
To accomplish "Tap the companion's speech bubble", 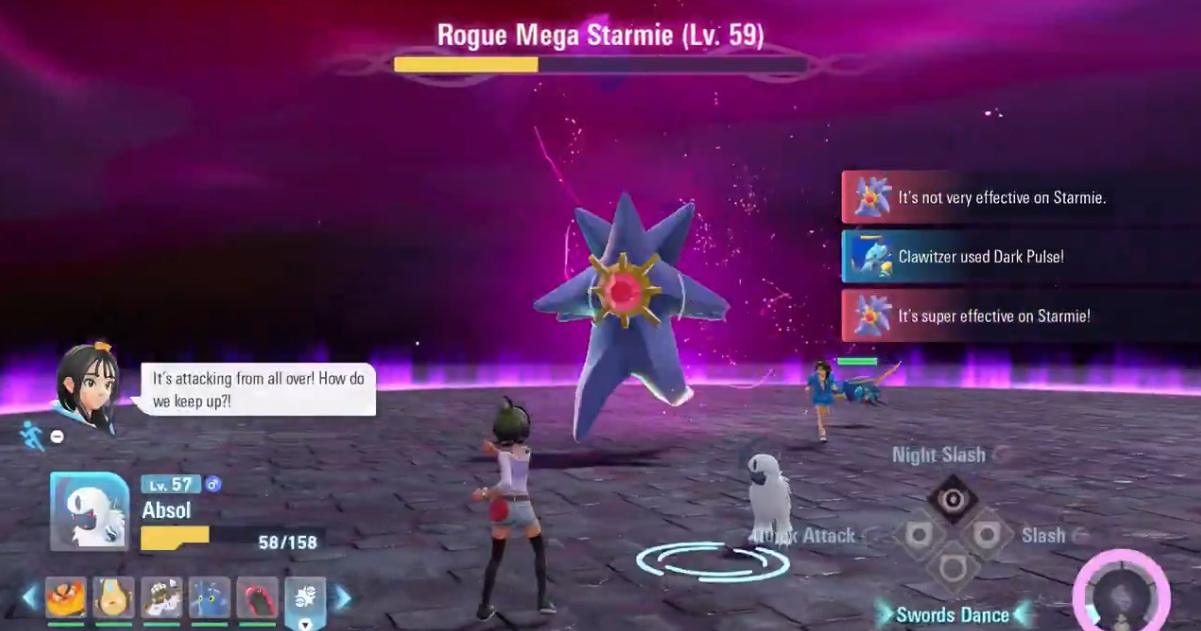I will click(258, 389).
